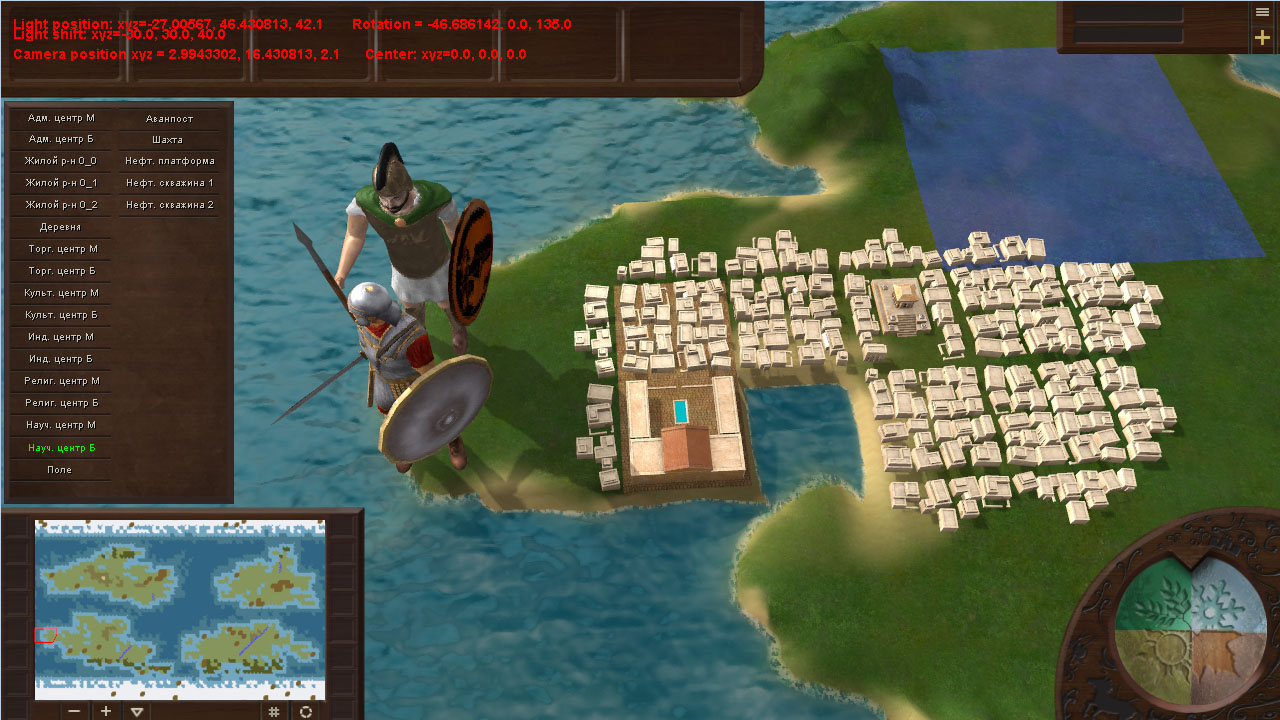Choose the Культ. центр М entry
This screenshot has height=720, width=1280.
point(62,293)
